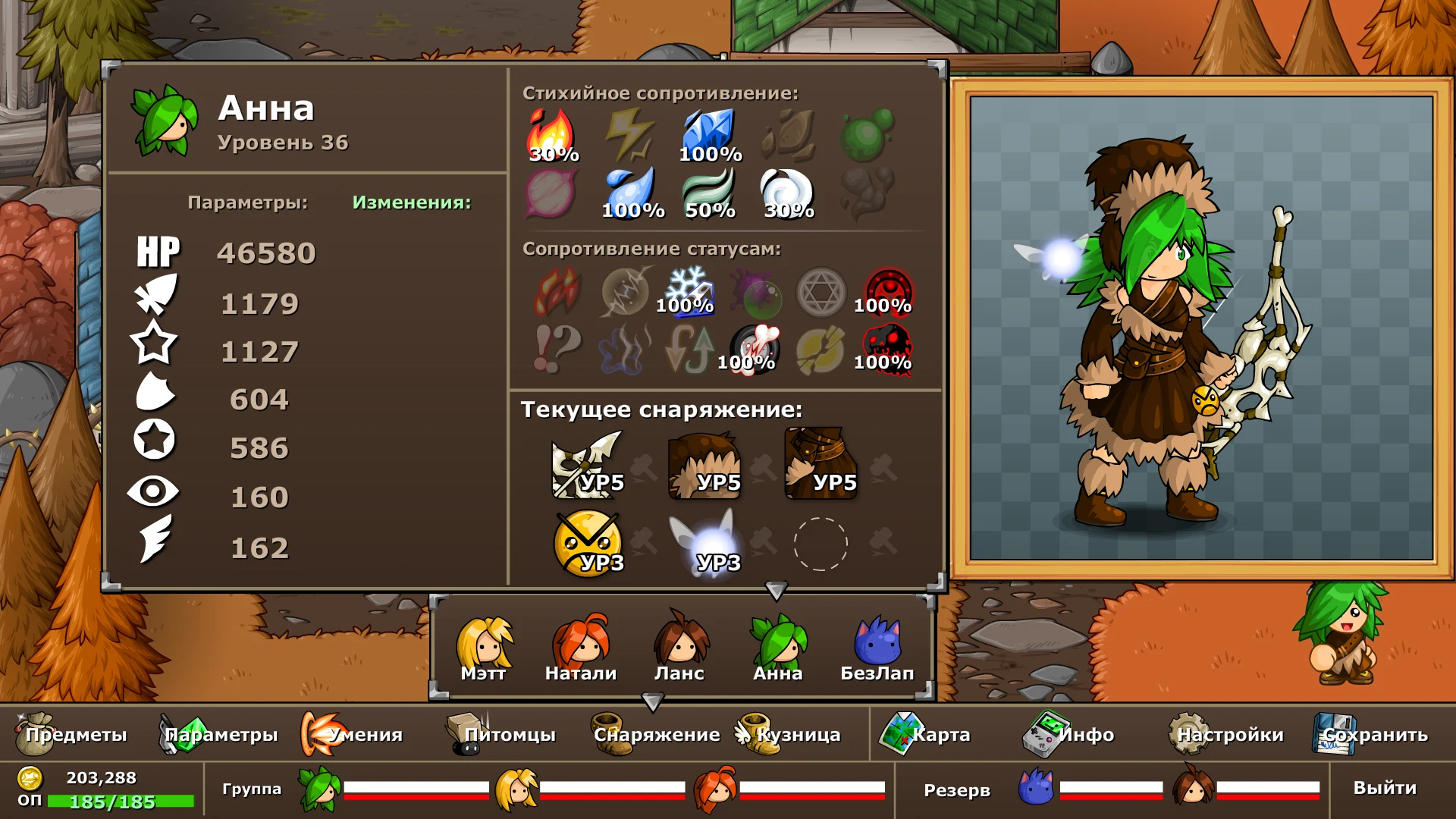Open the Настройки (Settings) menu

click(x=1226, y=734)
